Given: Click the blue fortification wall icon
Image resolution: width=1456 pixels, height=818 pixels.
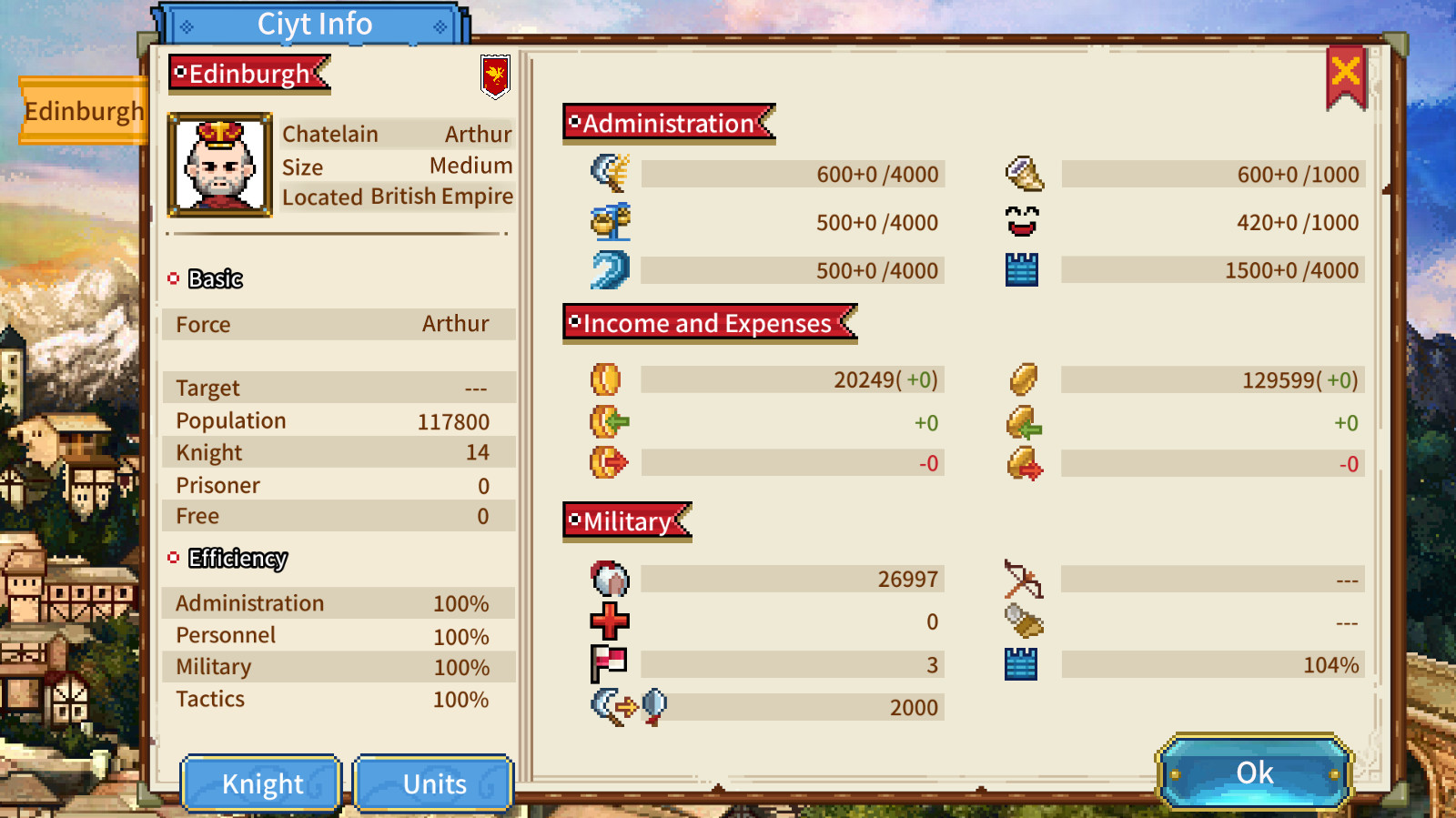Looking at the screenshot, I should pyautogui.click(x=1021, y=269).
